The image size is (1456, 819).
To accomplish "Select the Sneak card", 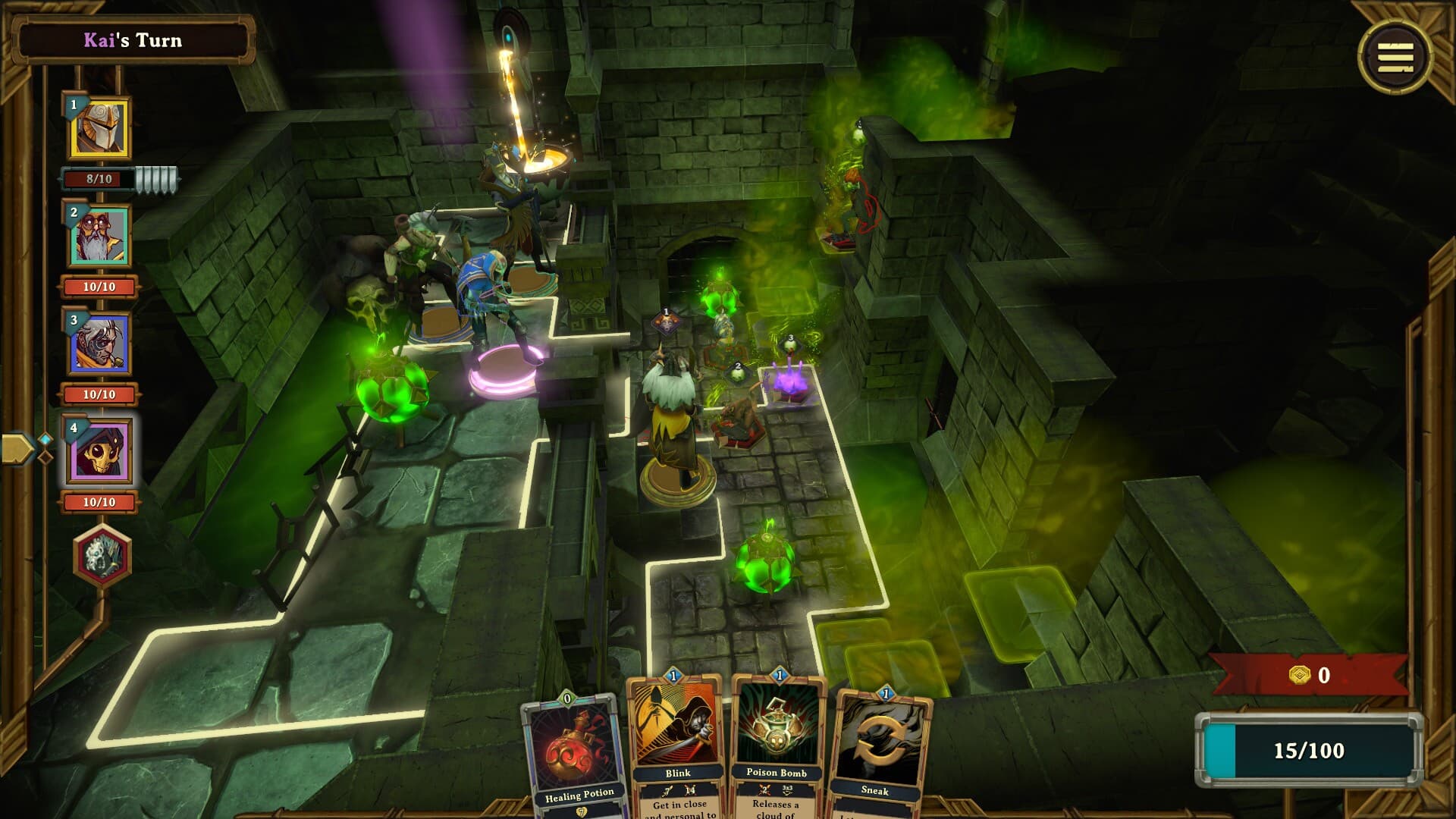I will (x=883, y=758).
